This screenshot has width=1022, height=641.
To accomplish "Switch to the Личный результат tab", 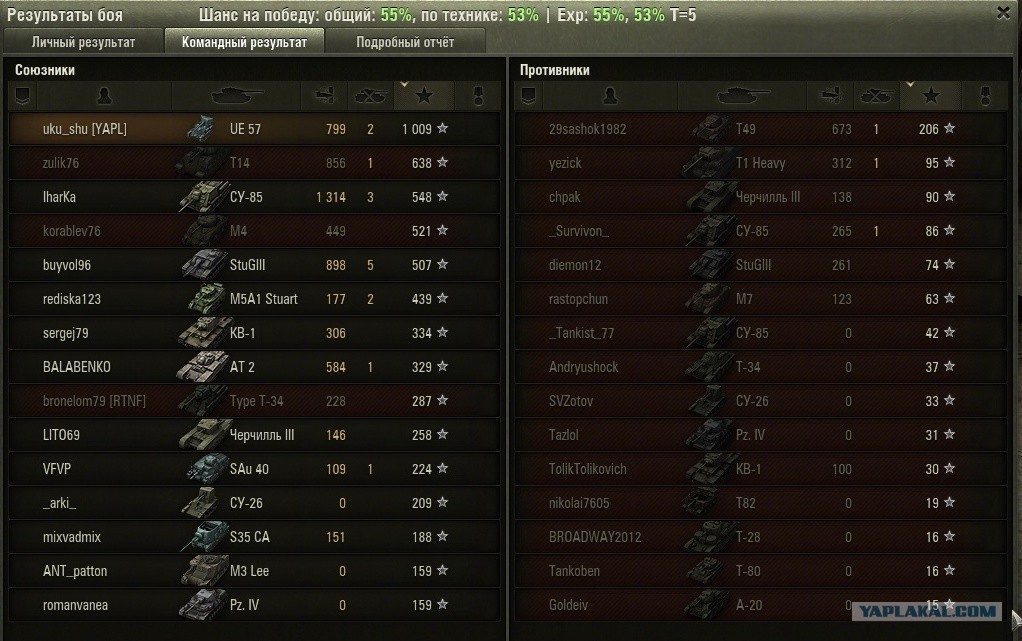I will click(84, 42).
